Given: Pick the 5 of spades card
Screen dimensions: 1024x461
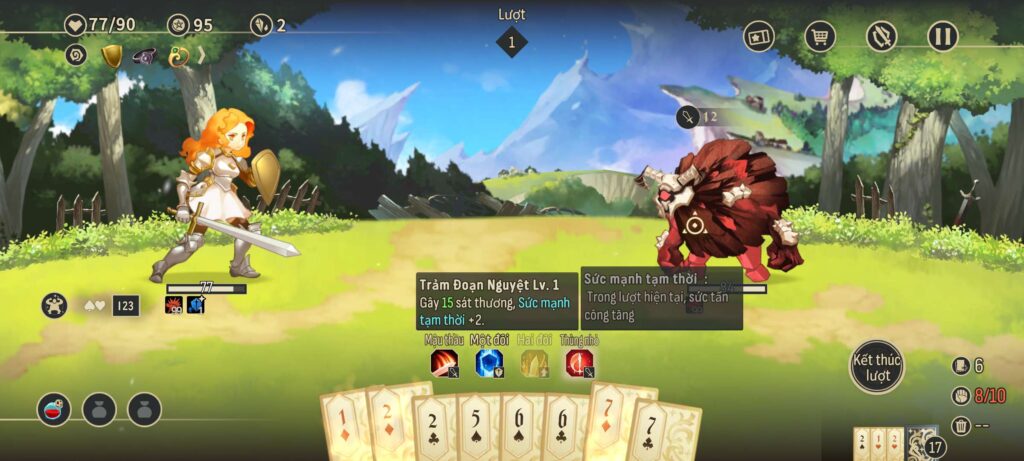Looking at the screenshot, I should [x=477, y=430].
